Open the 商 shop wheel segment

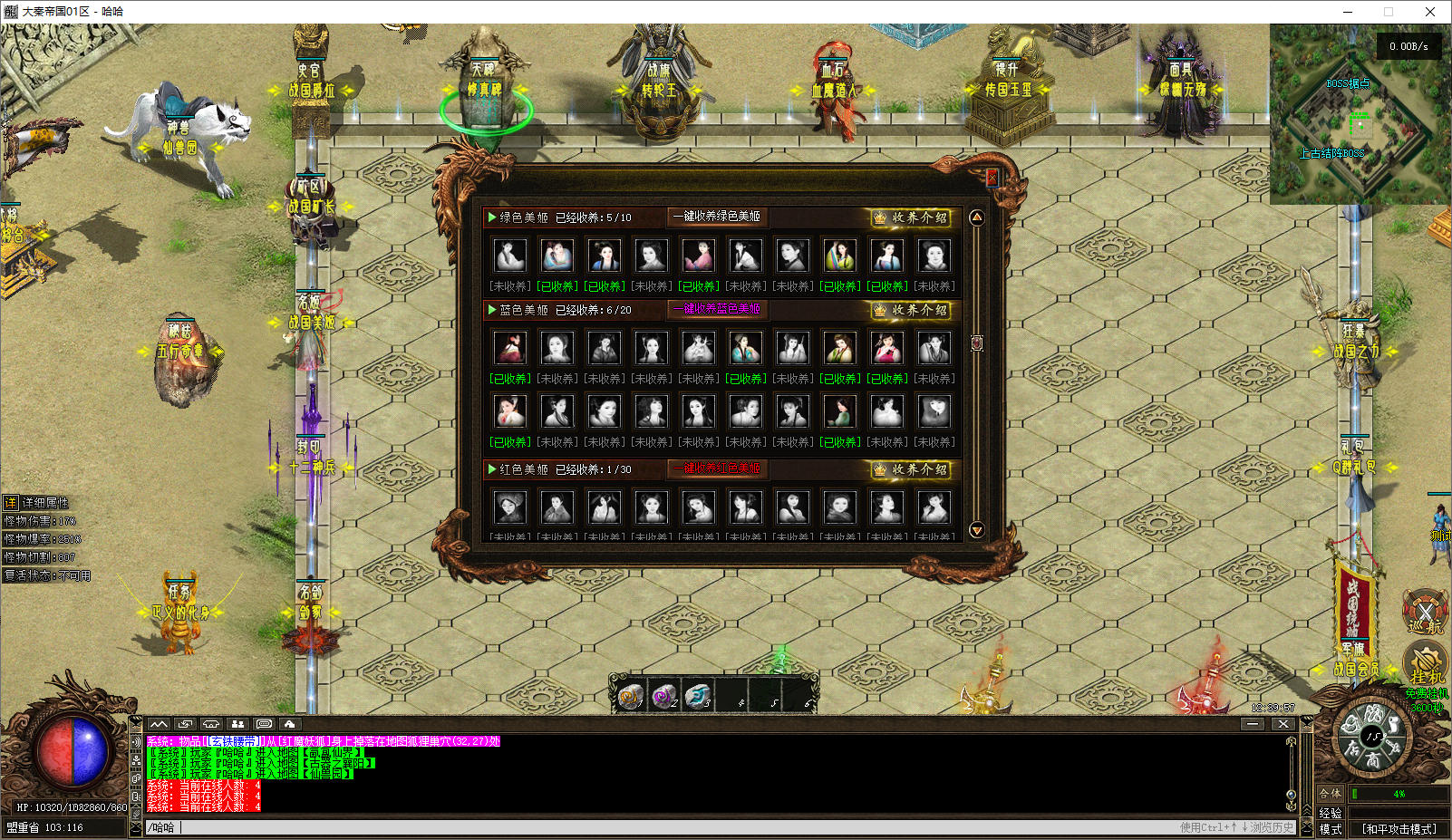click(x=1374, y=759)
